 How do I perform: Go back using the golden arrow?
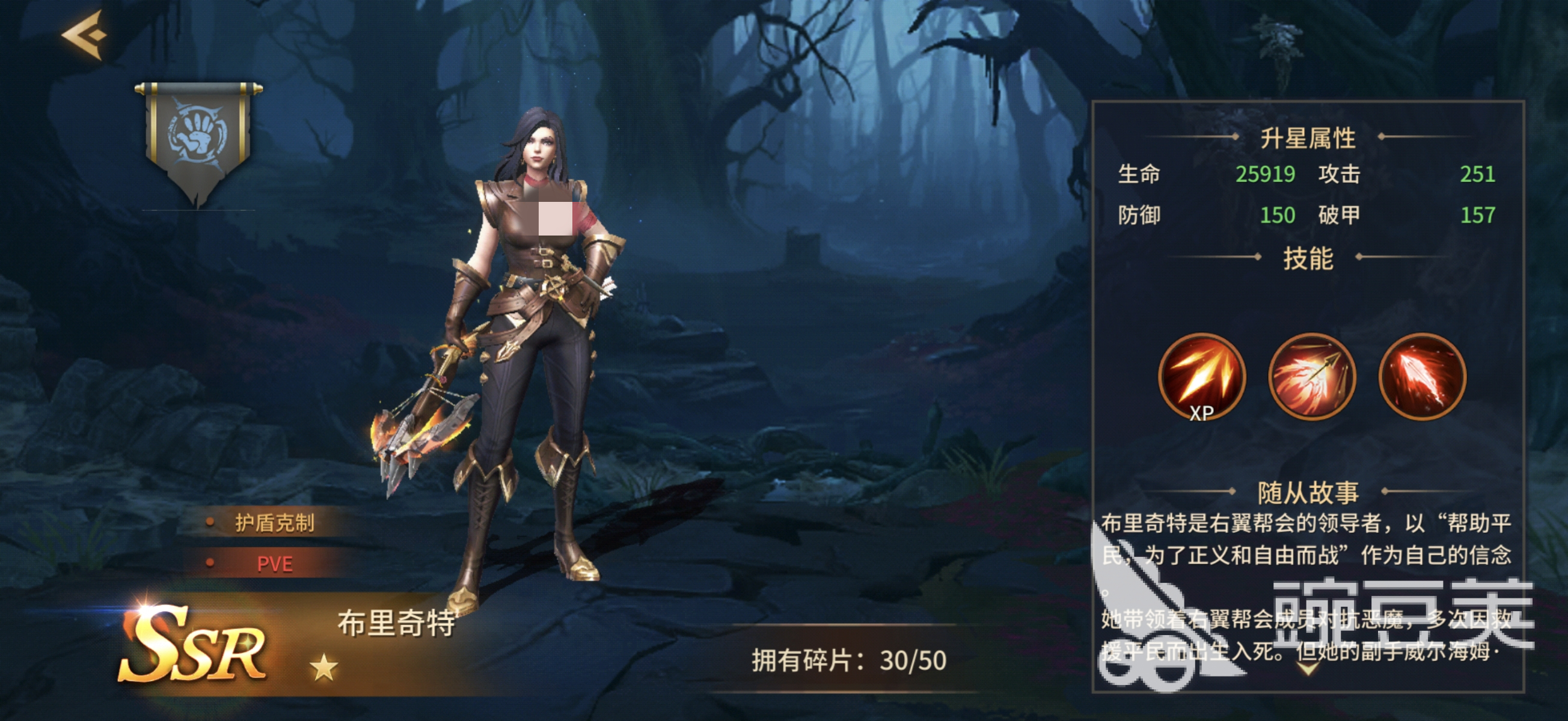85,35
